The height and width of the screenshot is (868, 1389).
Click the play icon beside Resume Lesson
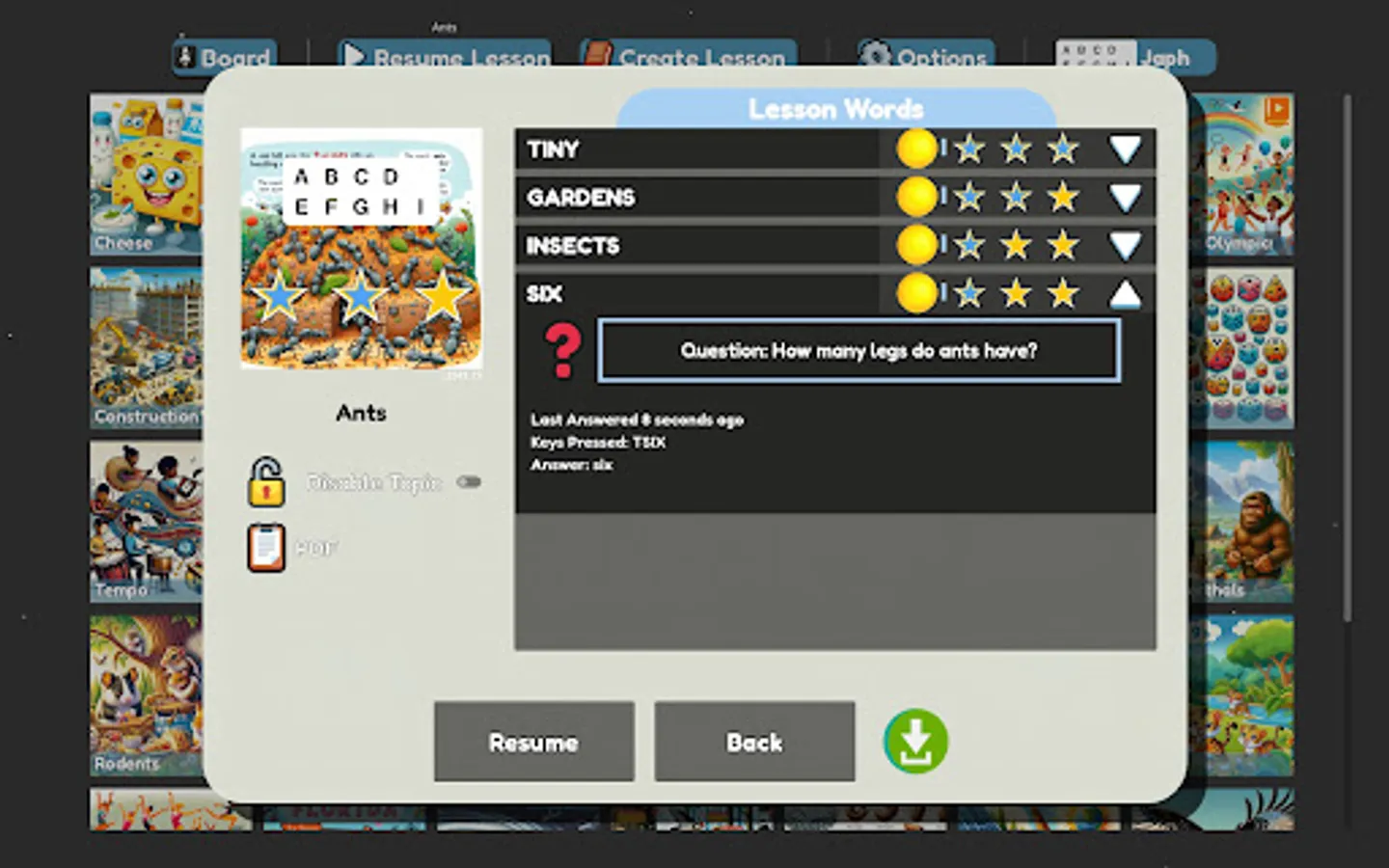pyautogui.click(x=354, y=55)
